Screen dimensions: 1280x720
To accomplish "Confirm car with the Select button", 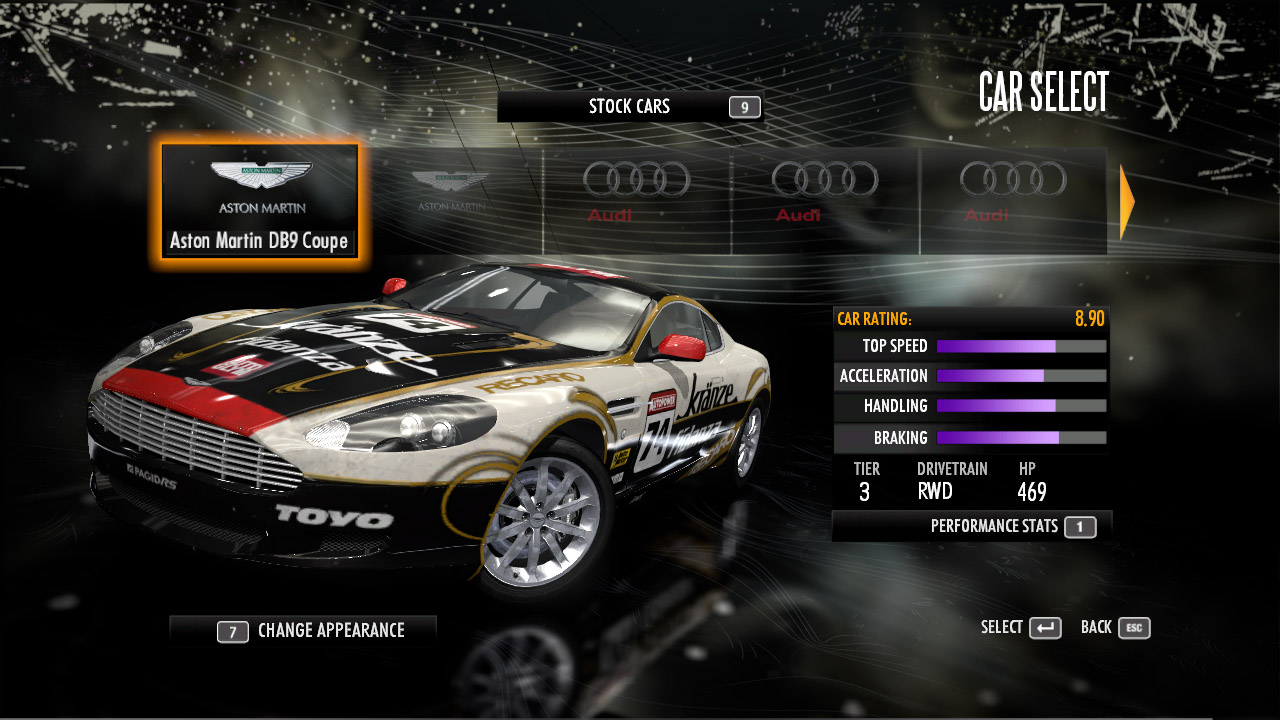I will click(1021, 628).
